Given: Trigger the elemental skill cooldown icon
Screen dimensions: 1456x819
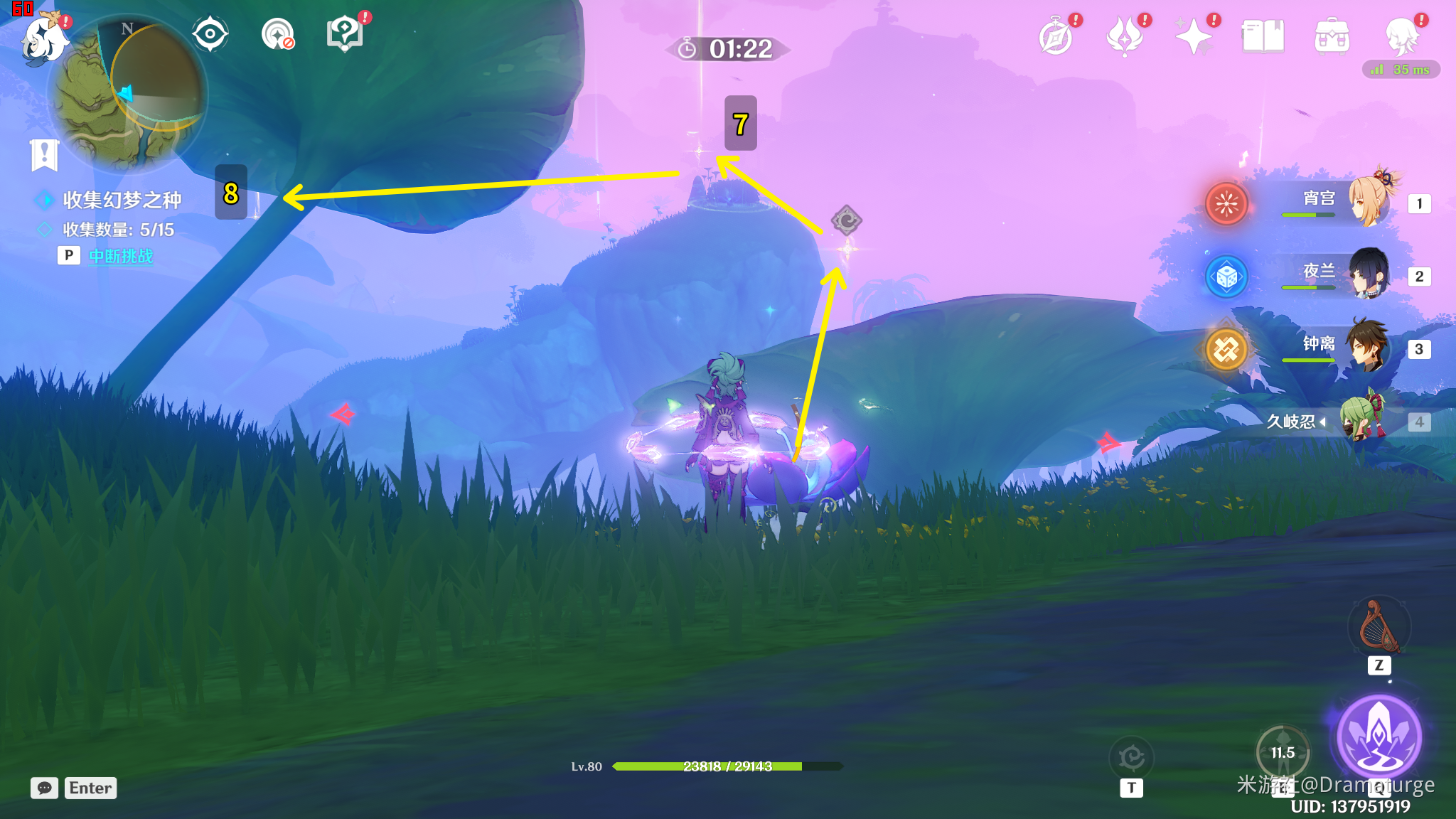Looking at the screenshot, I should click(x=1283, y=752).
